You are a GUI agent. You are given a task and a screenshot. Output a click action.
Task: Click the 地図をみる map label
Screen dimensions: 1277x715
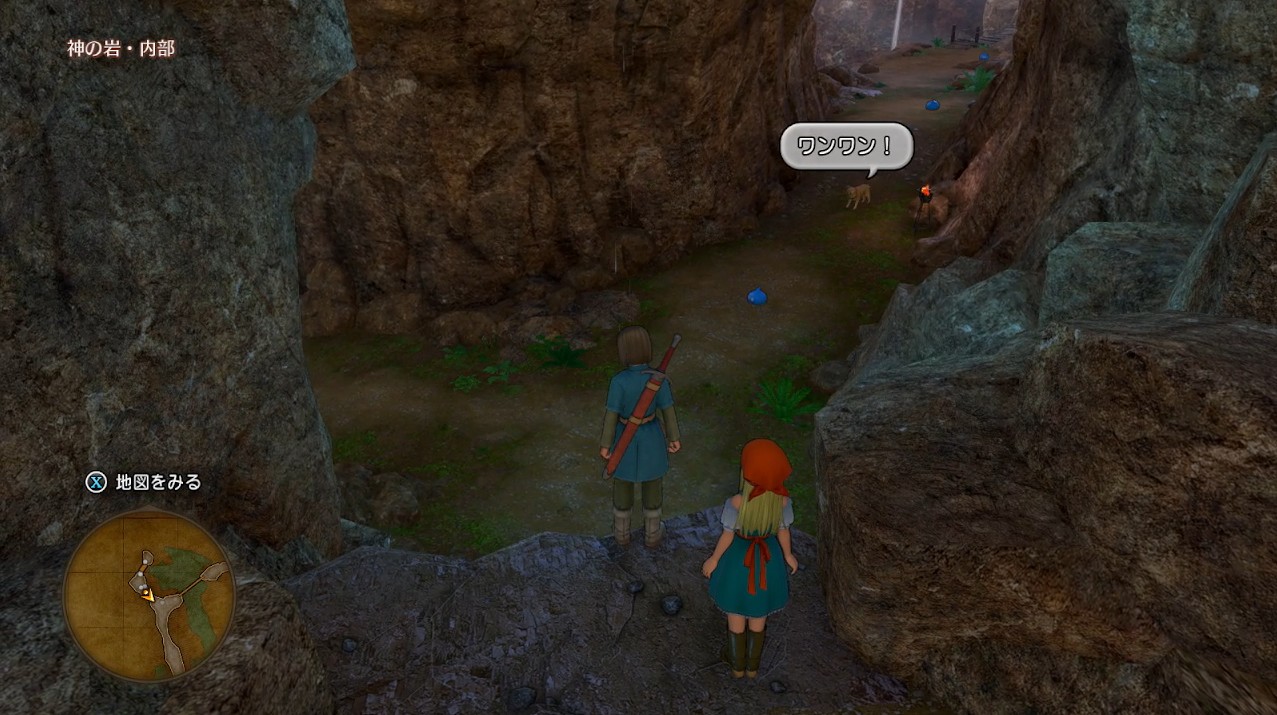click(x=158, y=482)
